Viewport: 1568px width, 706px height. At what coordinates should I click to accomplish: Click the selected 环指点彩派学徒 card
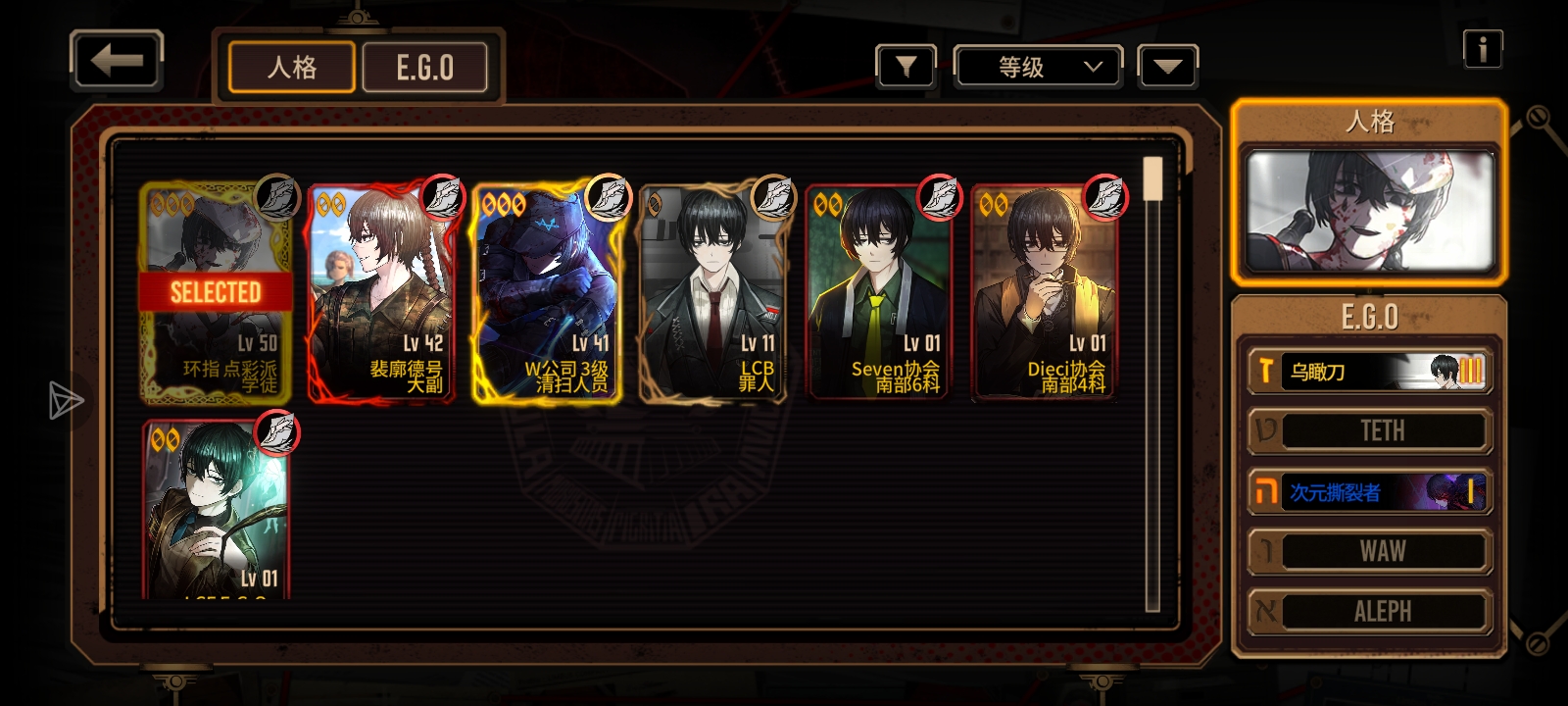(216, 293)
